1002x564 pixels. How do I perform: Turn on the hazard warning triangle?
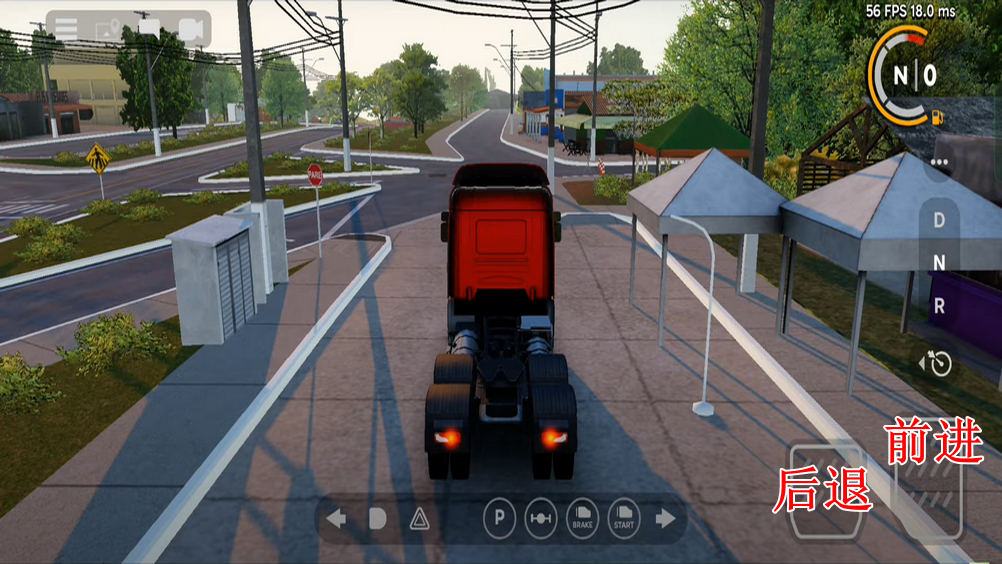pyautogui.click(x=418, y=518)
